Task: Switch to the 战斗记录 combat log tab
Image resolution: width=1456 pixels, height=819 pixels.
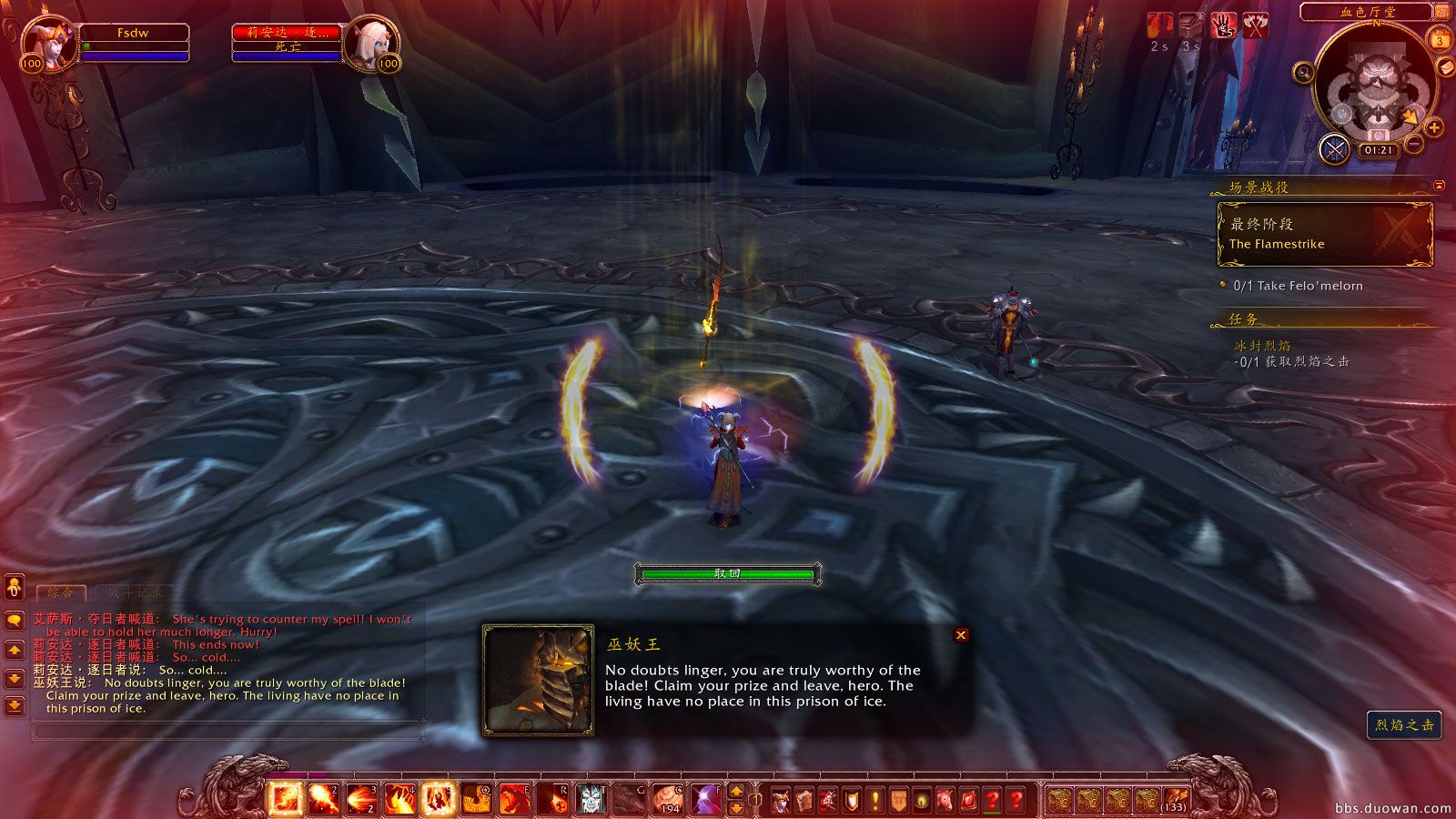Action: (x=135, y=591)
